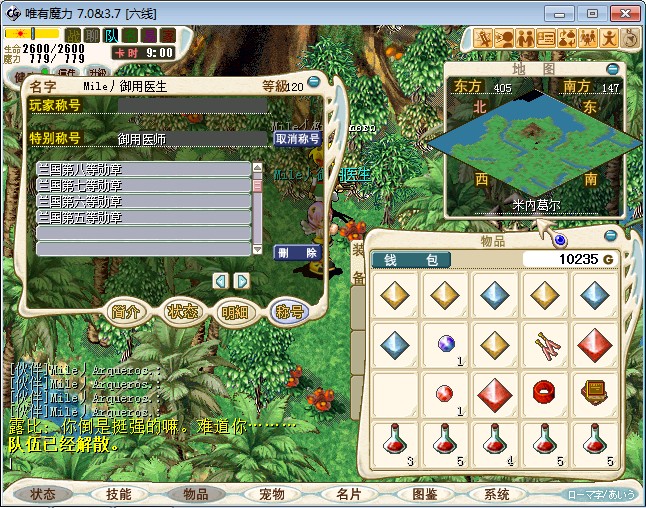Pick the purple orb item in inventory
The image size is (646, 508).
(x=446, y=343)
